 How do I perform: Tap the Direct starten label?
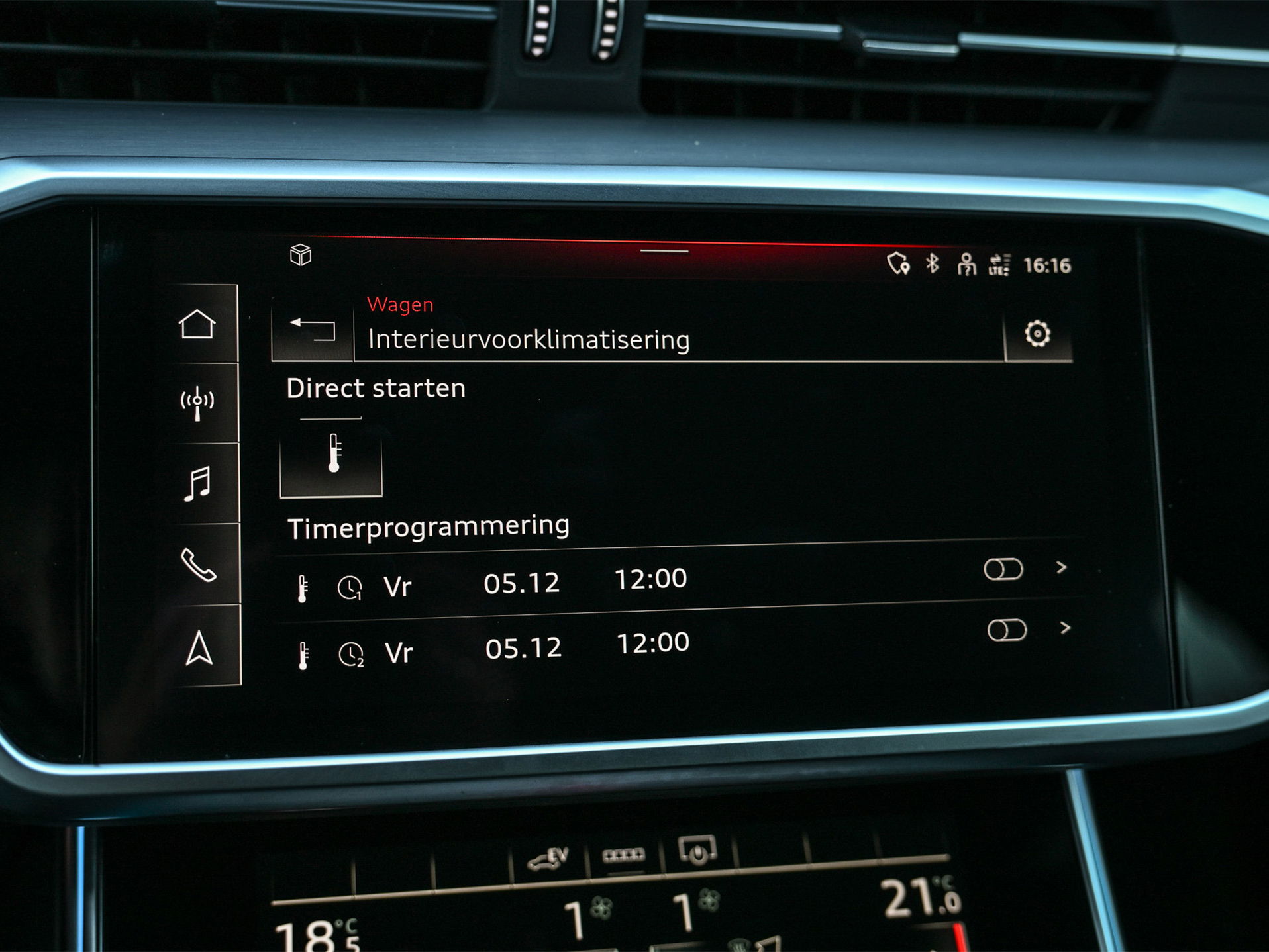(375, 388)
